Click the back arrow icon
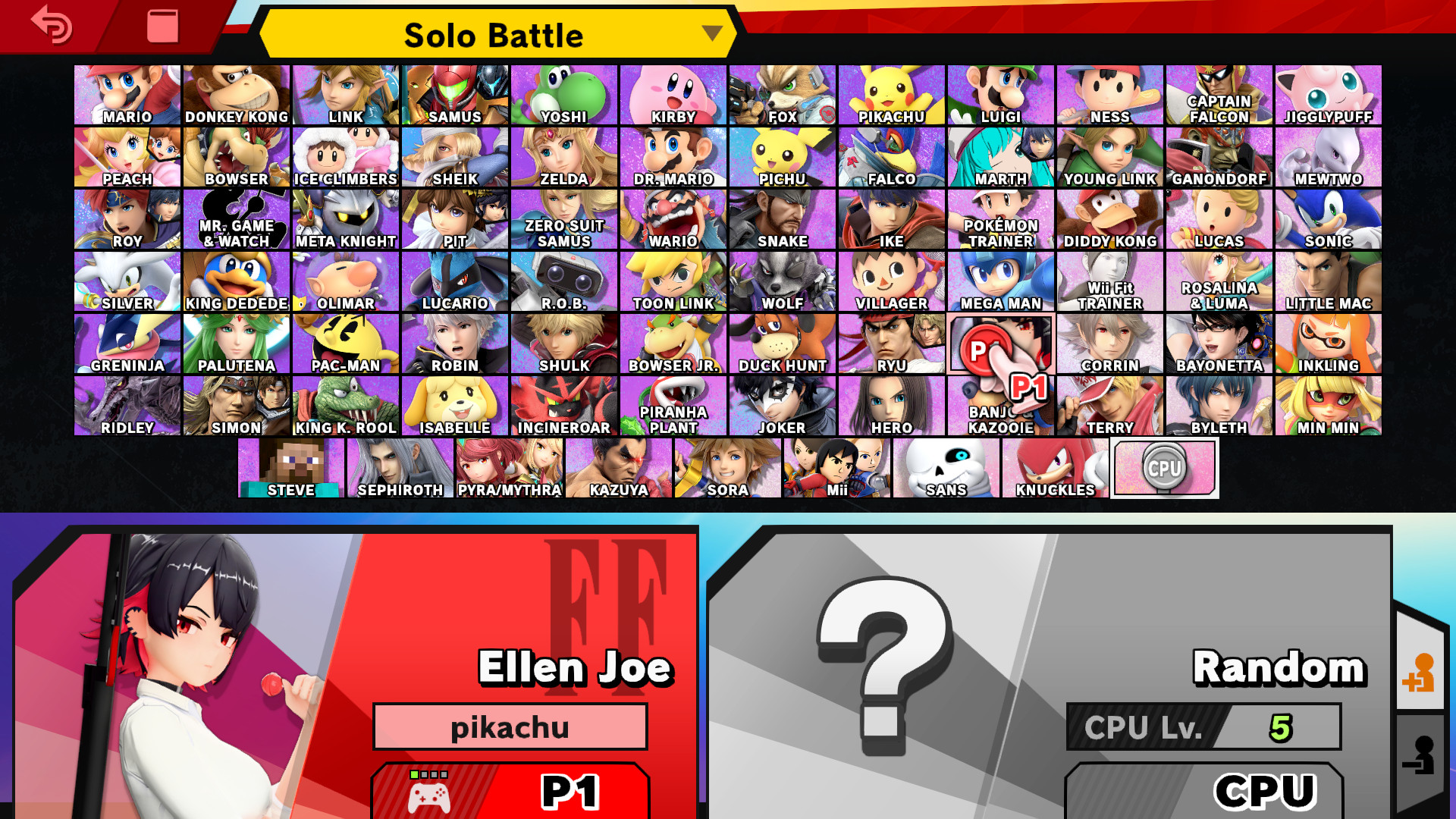The width and height of the screenshot is (1456, 819). coord(50,25)
